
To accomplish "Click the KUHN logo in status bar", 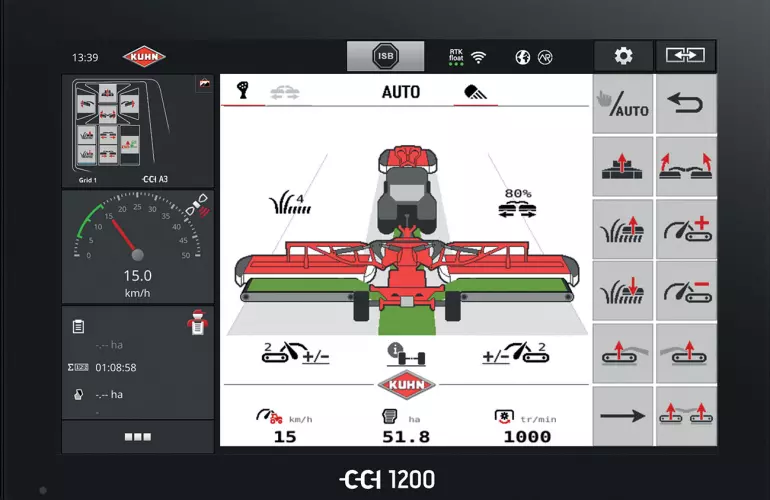I will [x=144, y=57].
